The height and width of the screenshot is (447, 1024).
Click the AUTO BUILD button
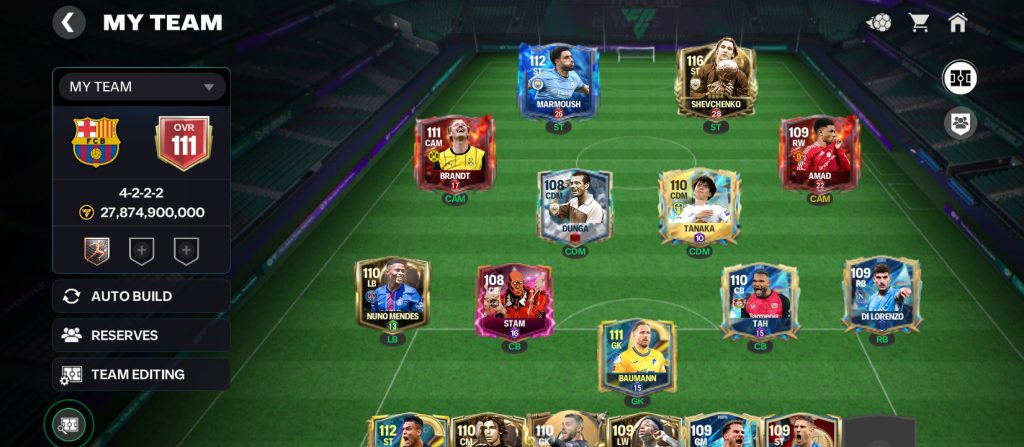[141, 296]
